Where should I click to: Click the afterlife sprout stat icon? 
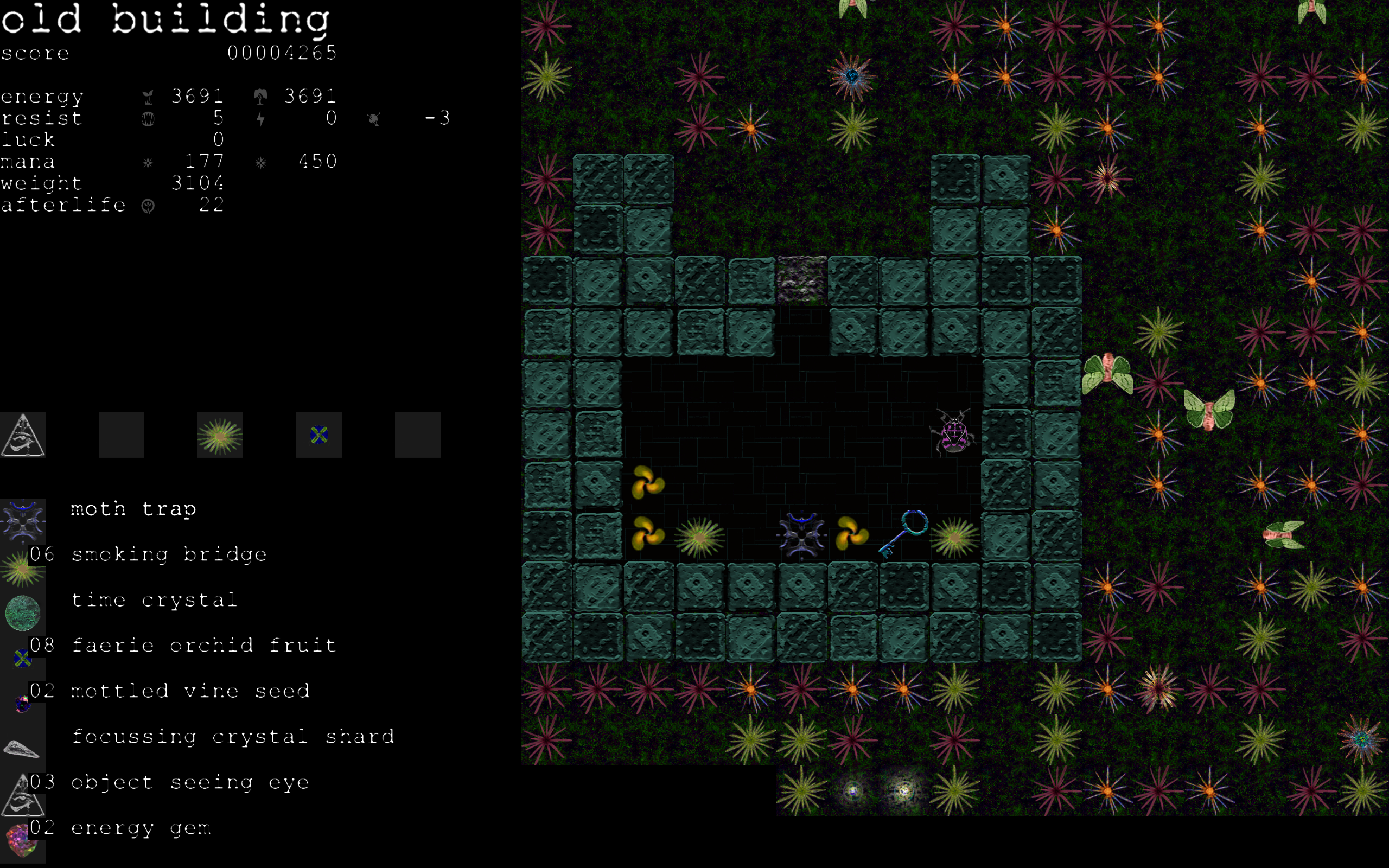tap(149, 205)
